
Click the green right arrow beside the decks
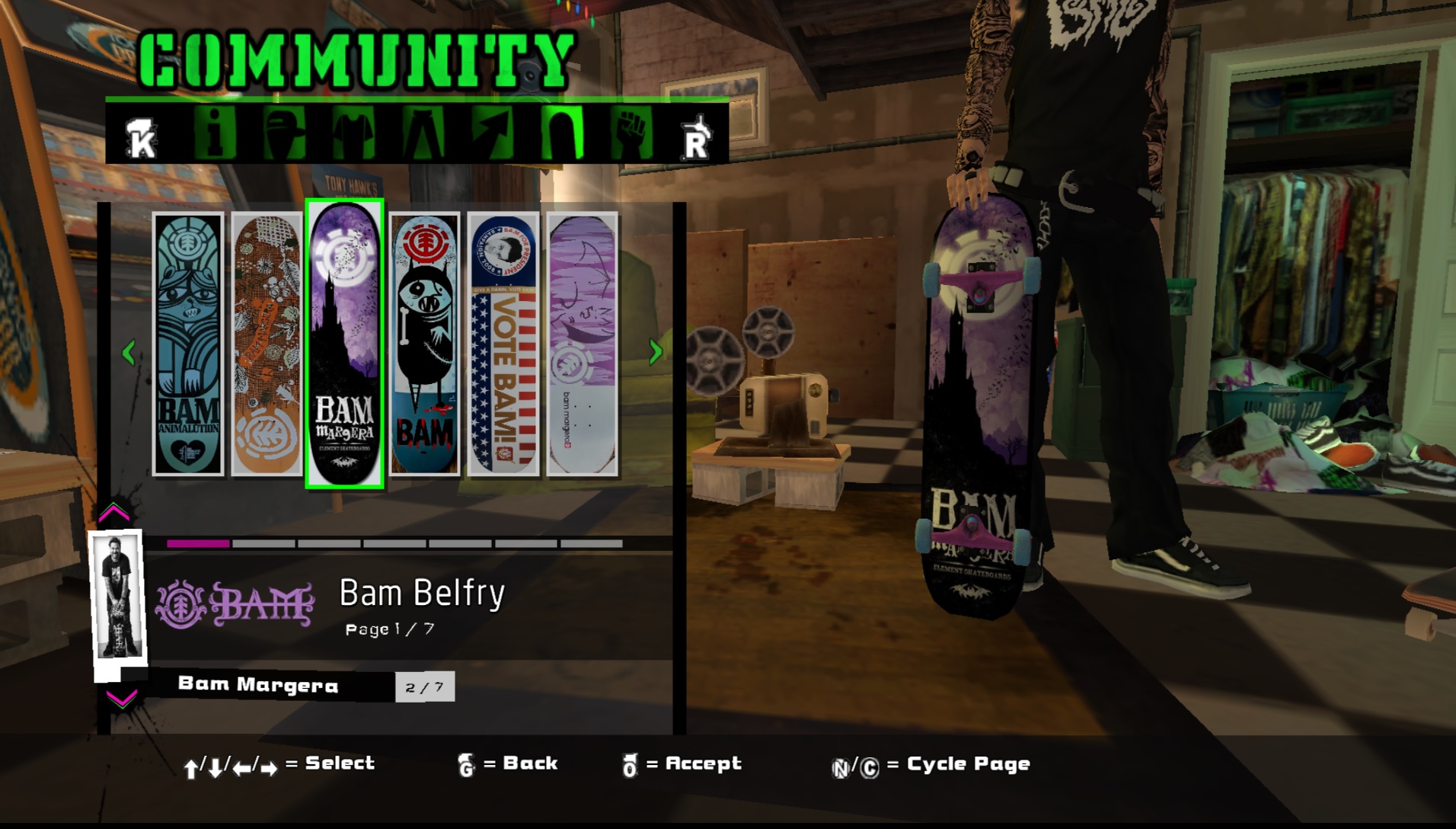tap(655, 352)
